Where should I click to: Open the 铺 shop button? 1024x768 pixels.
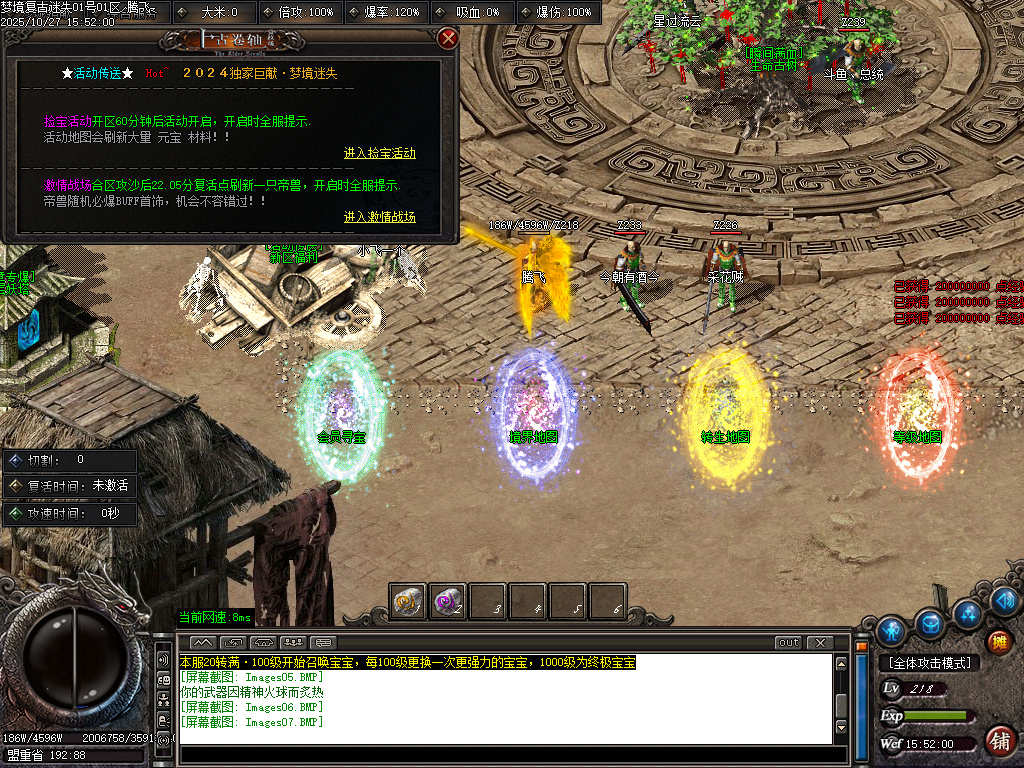coord(998,740)
